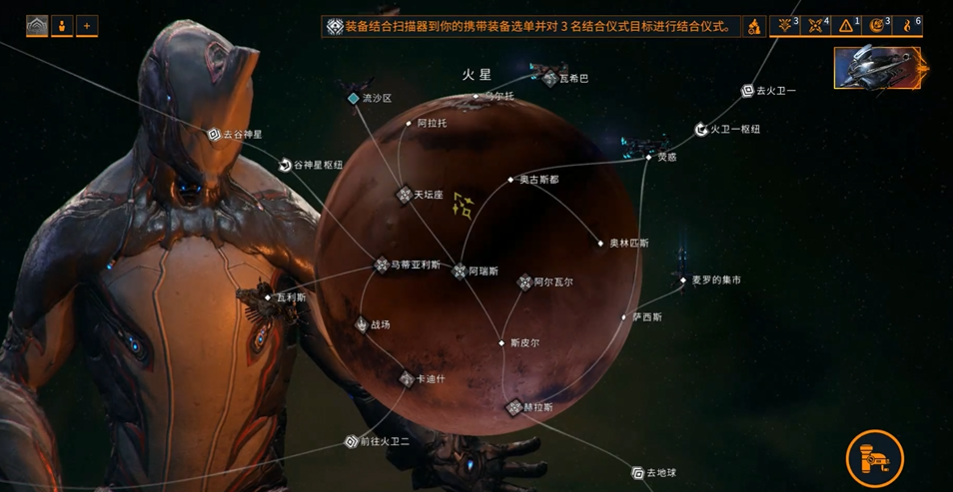Screen dimensions: 953x492
Task: Navigate to Ceres via 去谷神星
Action: pyautogui.click(x=214, y=134)
